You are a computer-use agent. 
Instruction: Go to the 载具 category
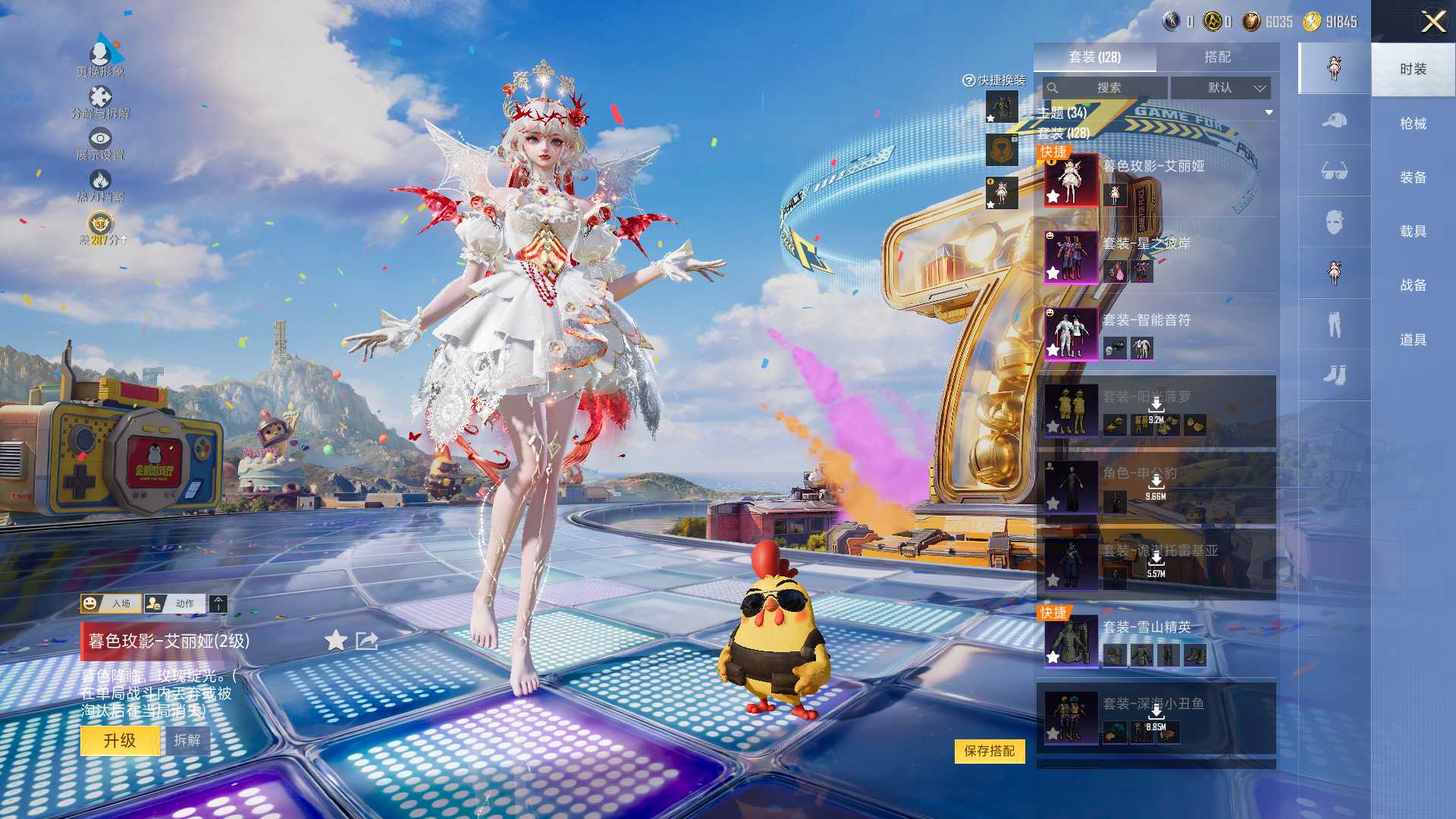(1413, 231)
